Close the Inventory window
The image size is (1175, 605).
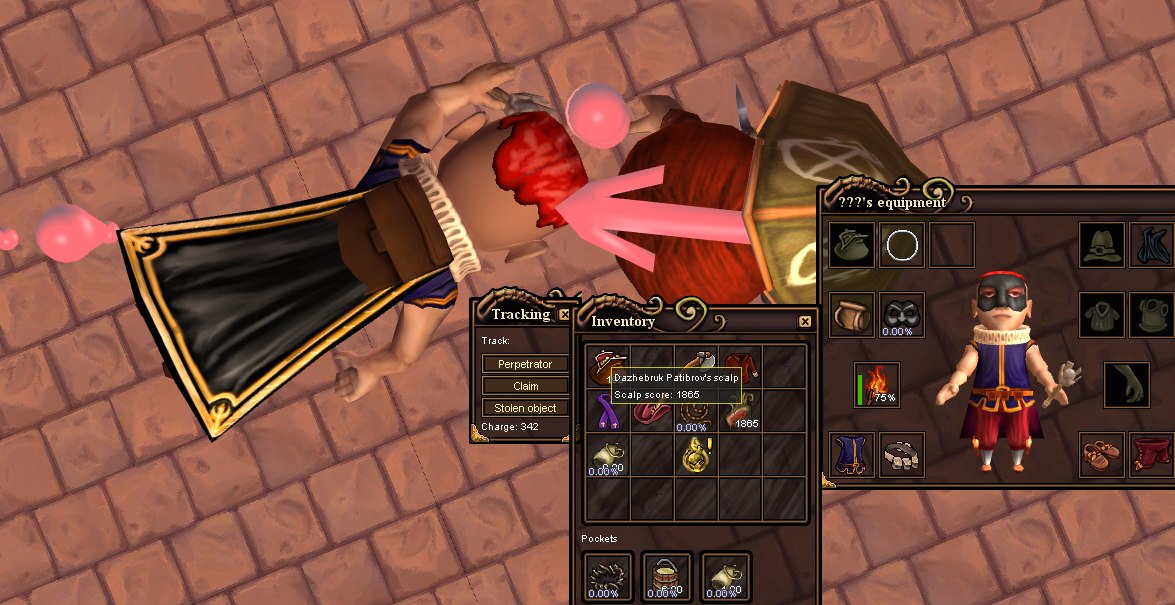point(805,321)
